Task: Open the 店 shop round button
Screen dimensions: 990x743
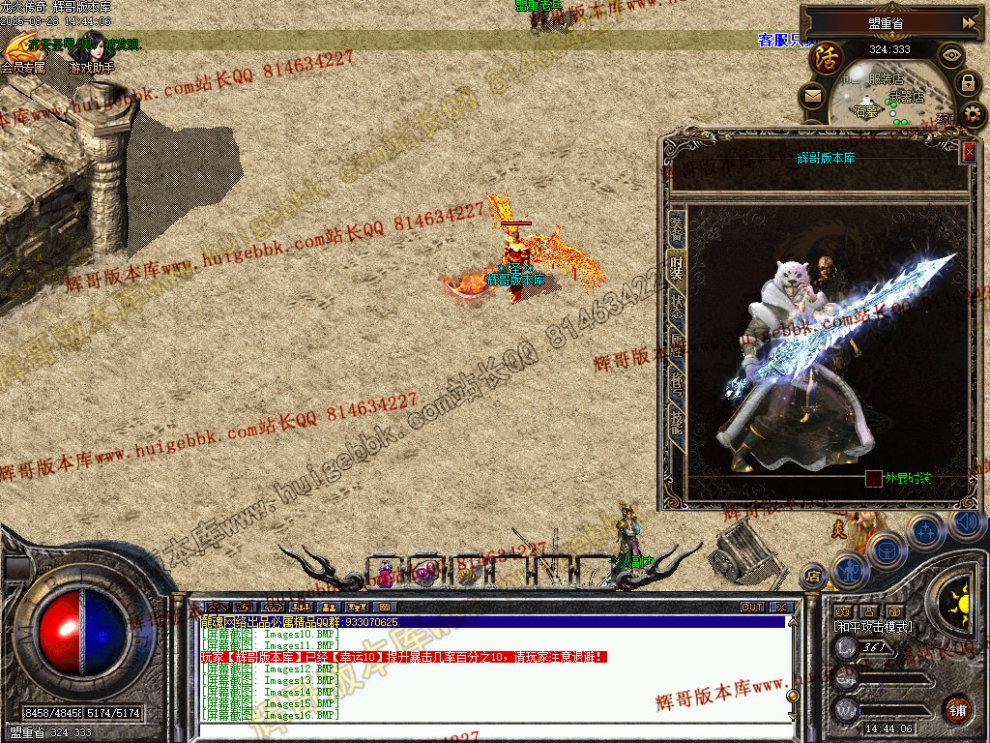Action: coord(813,576)
